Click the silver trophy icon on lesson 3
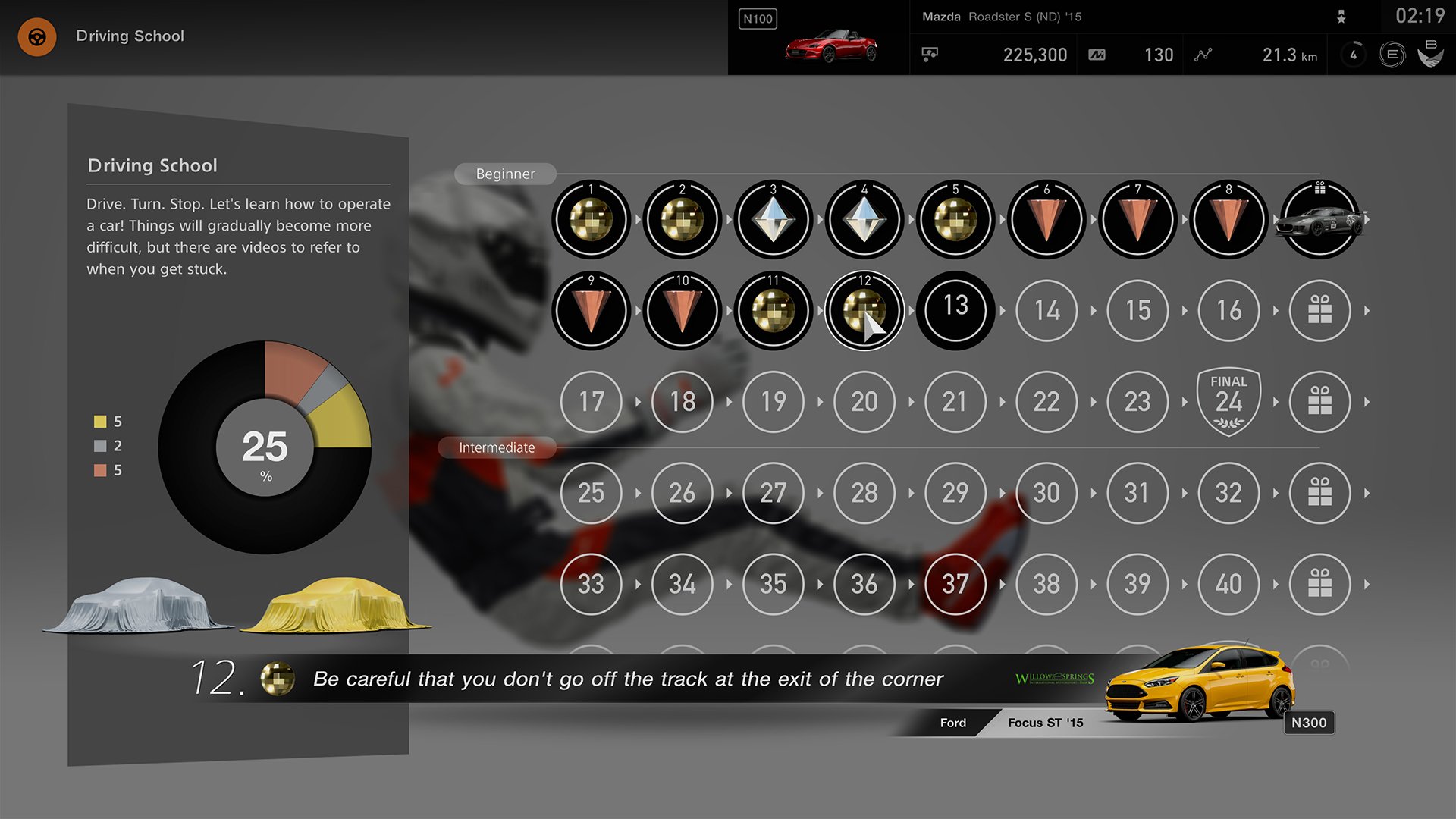 pos(773,220)
